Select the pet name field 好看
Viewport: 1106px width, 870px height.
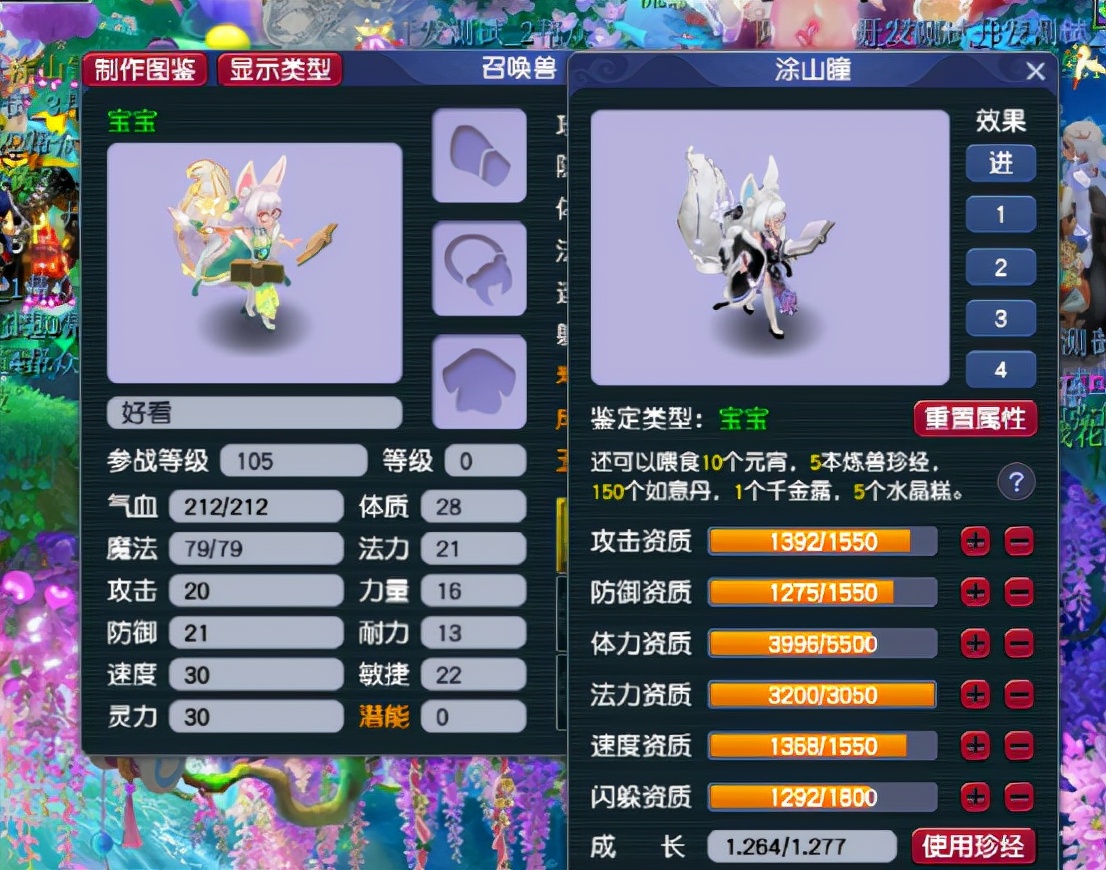(254, 413)
